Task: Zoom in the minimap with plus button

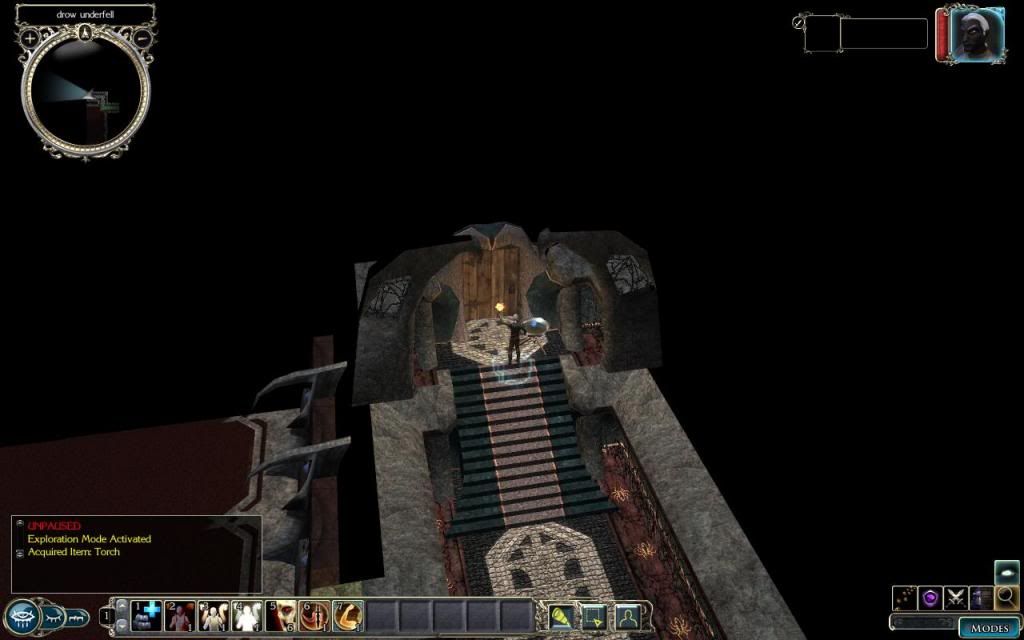Action: (30, 38)
